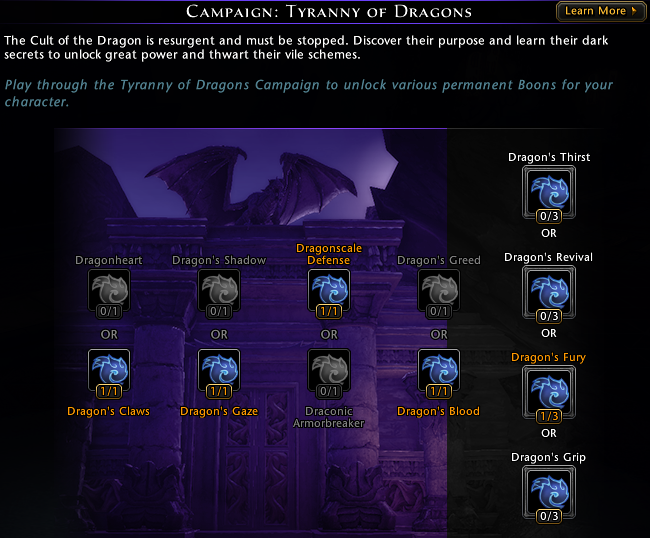650x538 pixels.
Task: Select the Dragonheart boon icon
Action: point(109,291)
